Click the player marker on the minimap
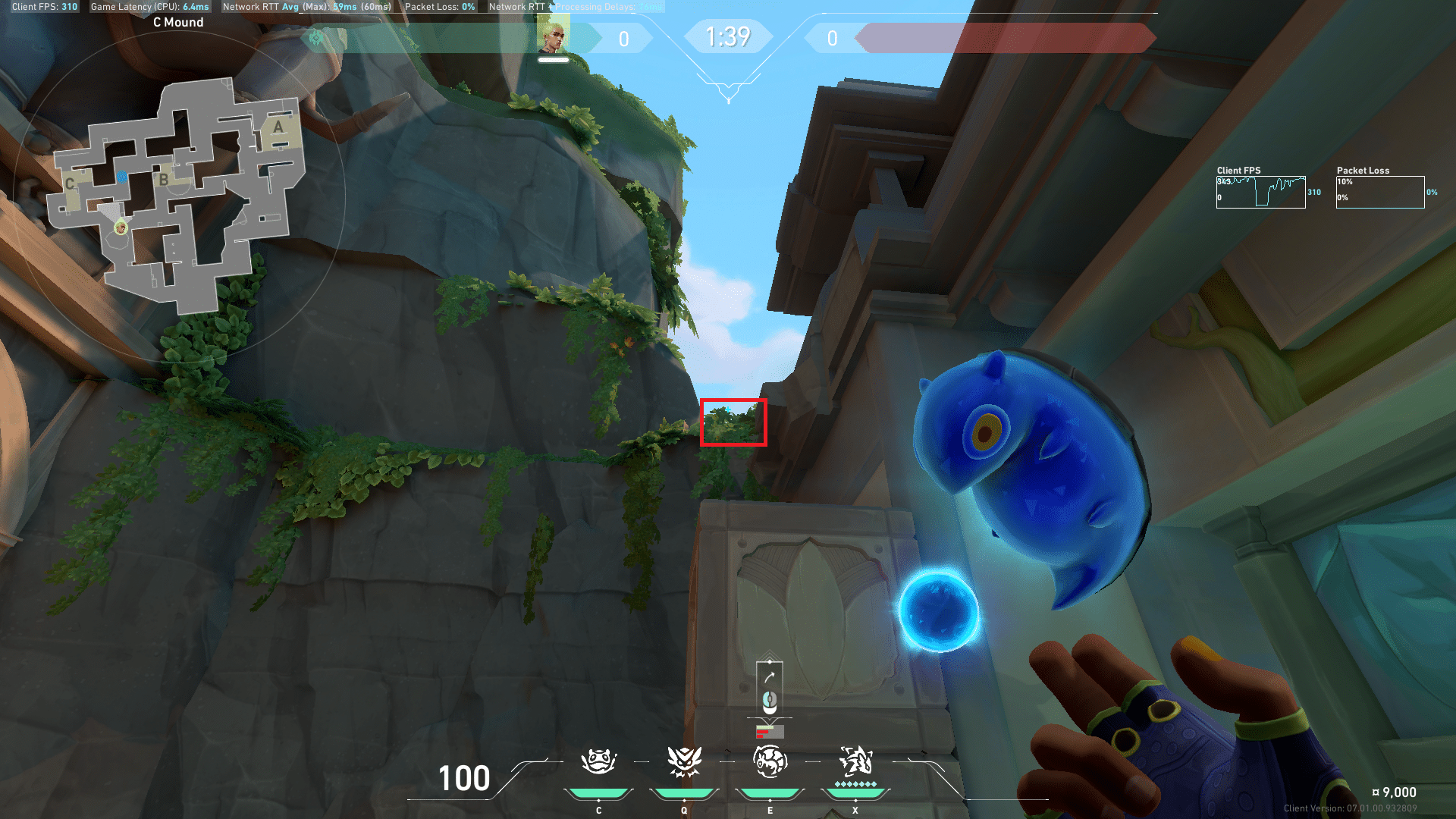The width and height of the screenshot is (1456, 819). coord(121,227)
